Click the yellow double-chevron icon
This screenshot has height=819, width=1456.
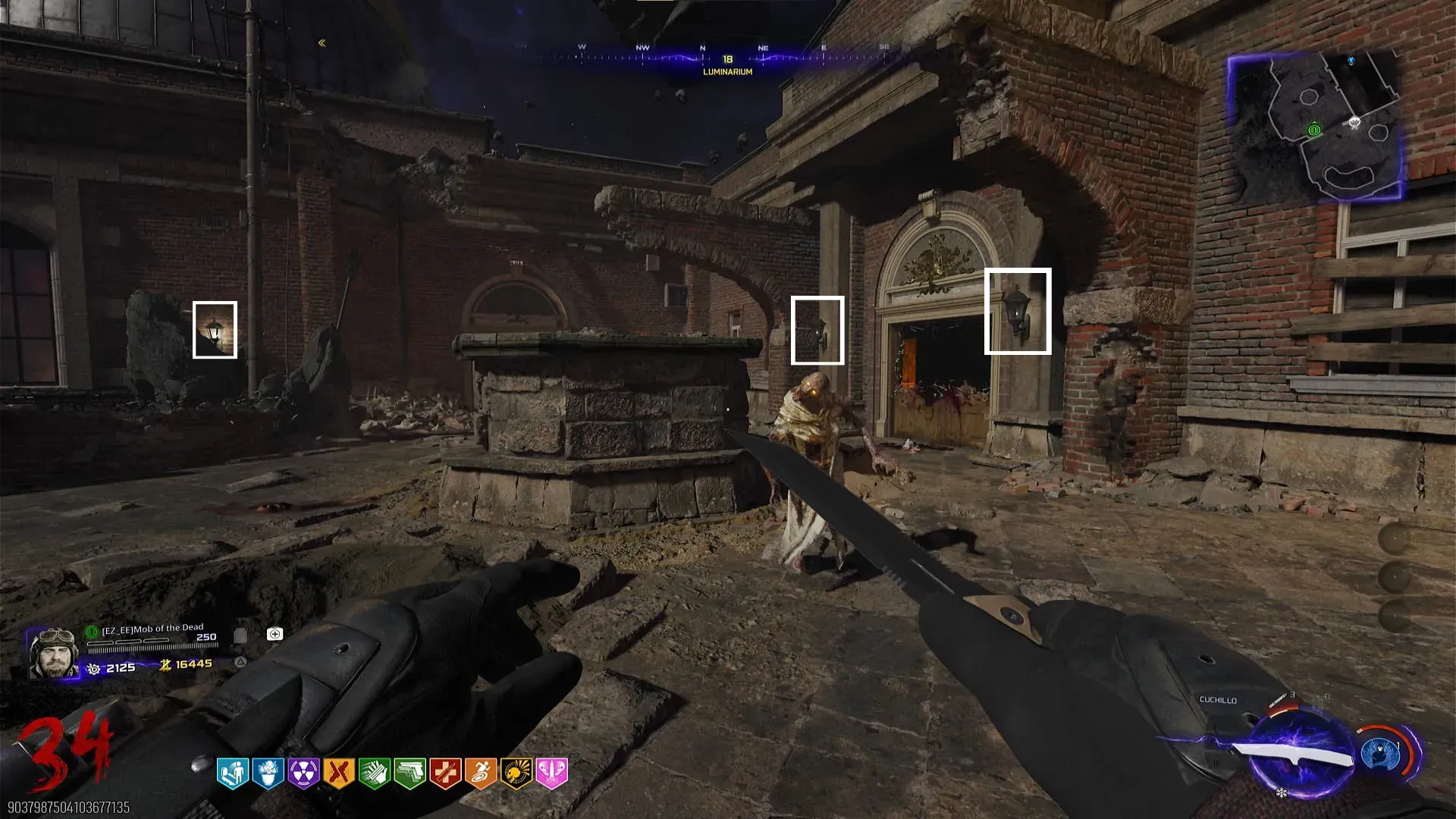322,43
